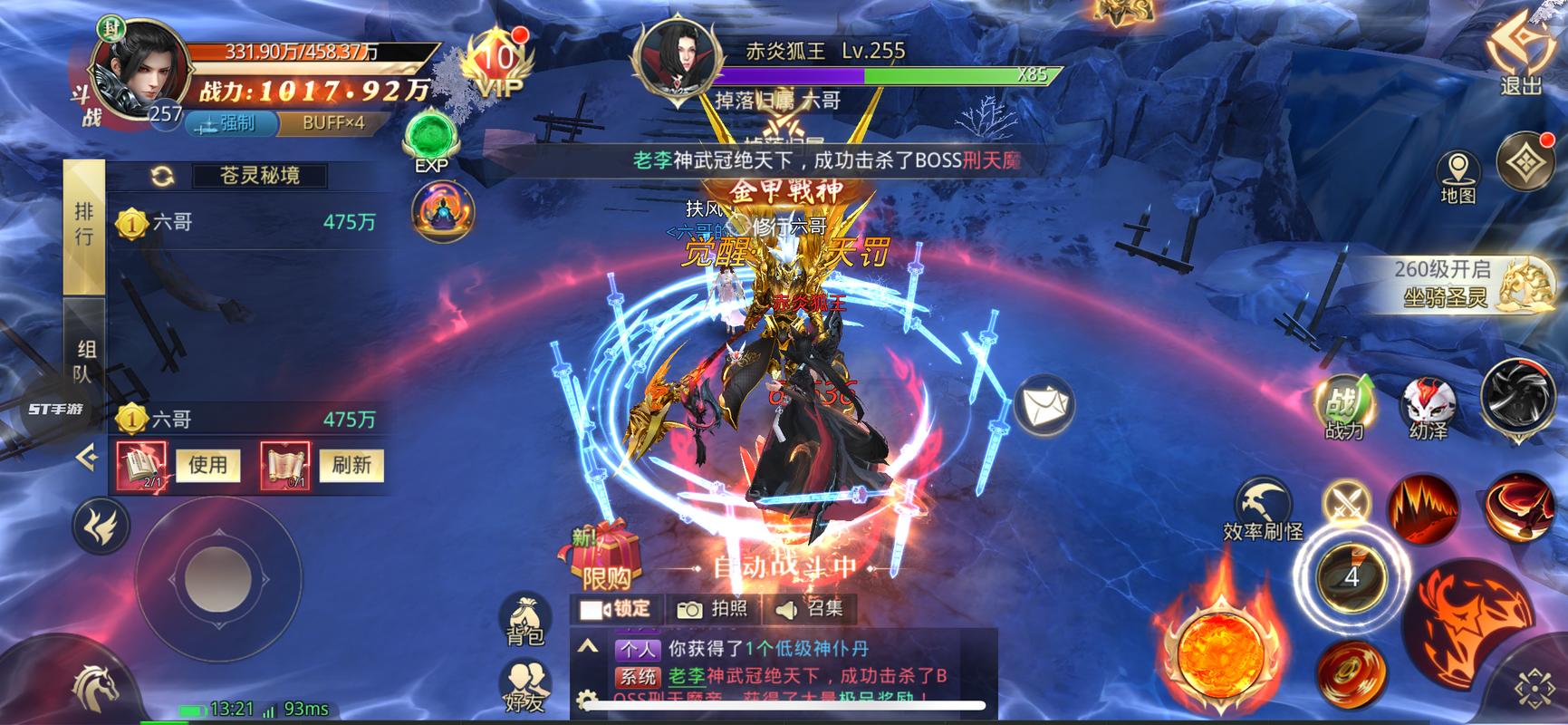
Task: Open the 背包 backpack
Action: [524, 620]
